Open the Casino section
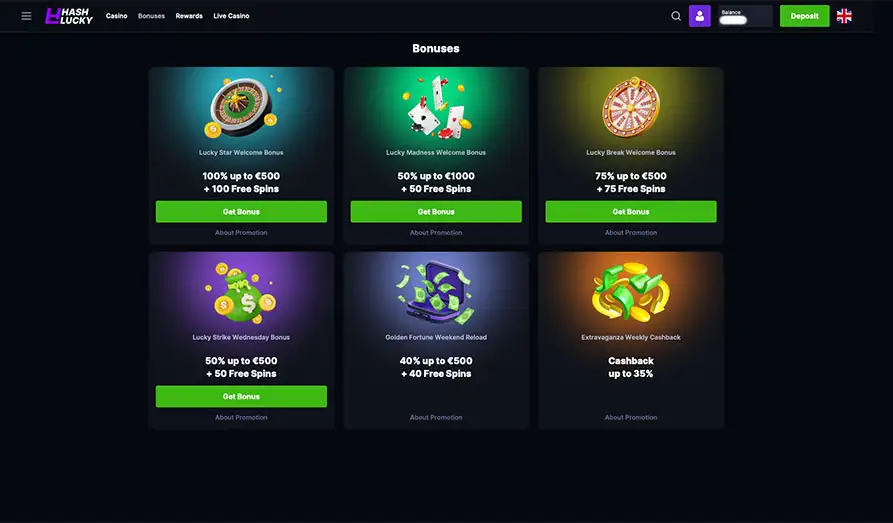The image size is (893, 523). coord(117,16)
